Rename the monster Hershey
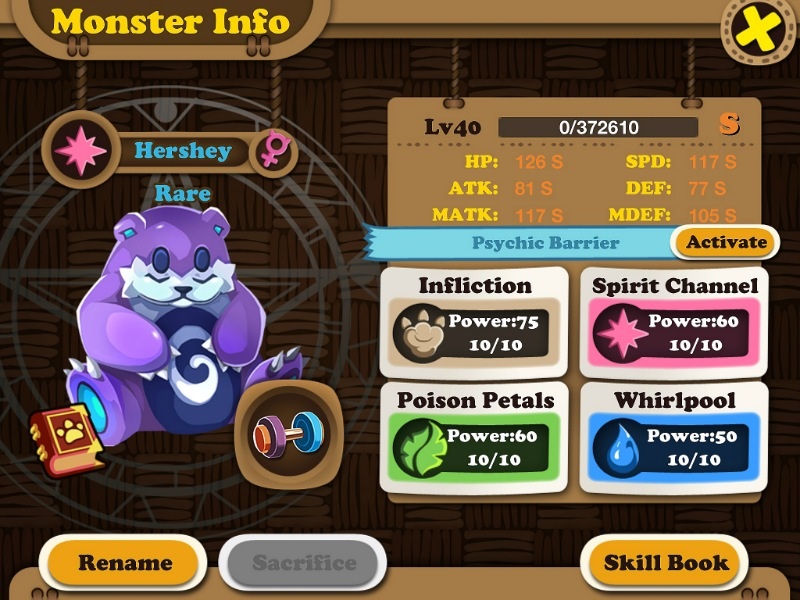Viewport: 800px width, 600px height. tap(125, 562)
